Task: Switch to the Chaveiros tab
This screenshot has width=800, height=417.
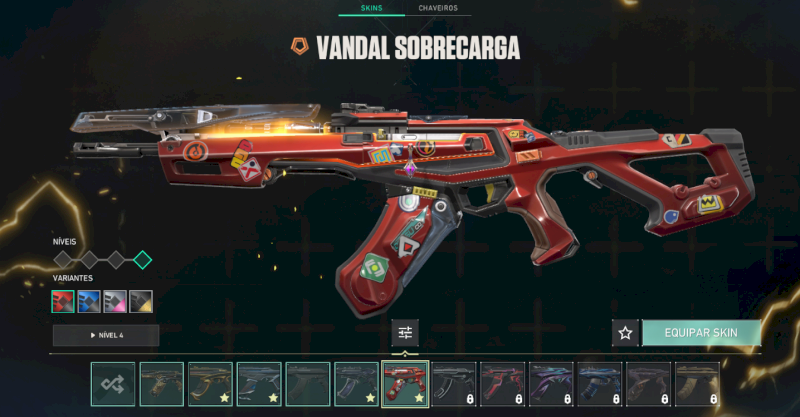Action: (438, 8)
